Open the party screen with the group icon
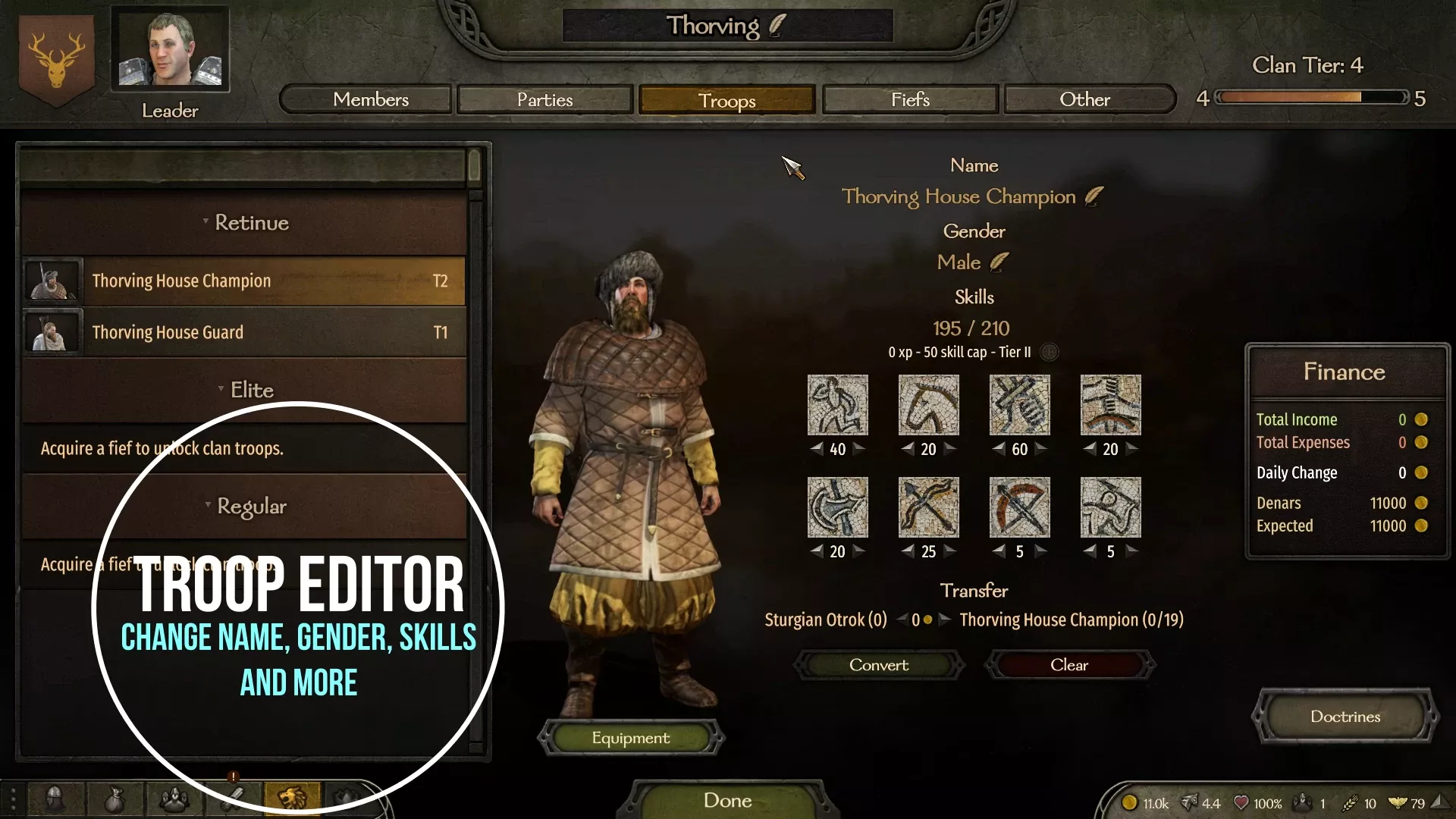This screenshot has width=1456, height=819. point(173,796)
